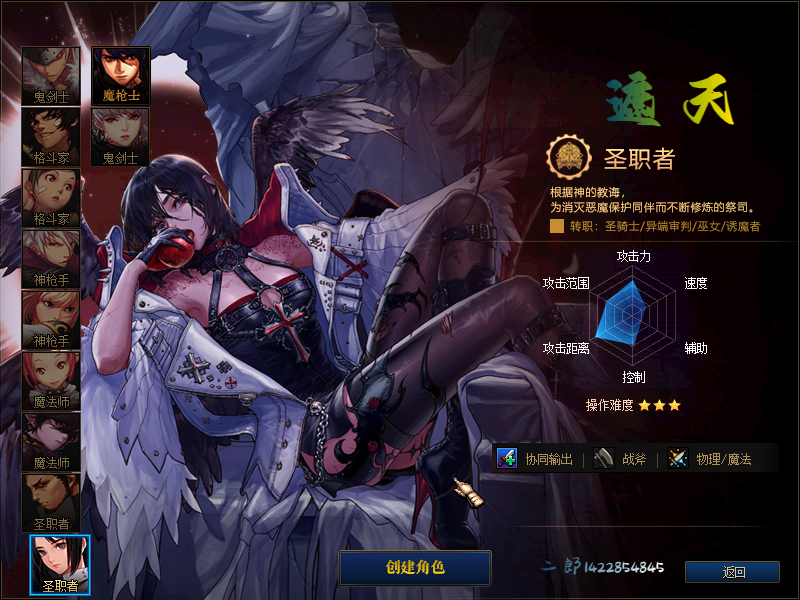Choose the bearded male 圣职者 portrait
The width and height of the screenshot is (800, 600).
(x=51, y=502)
